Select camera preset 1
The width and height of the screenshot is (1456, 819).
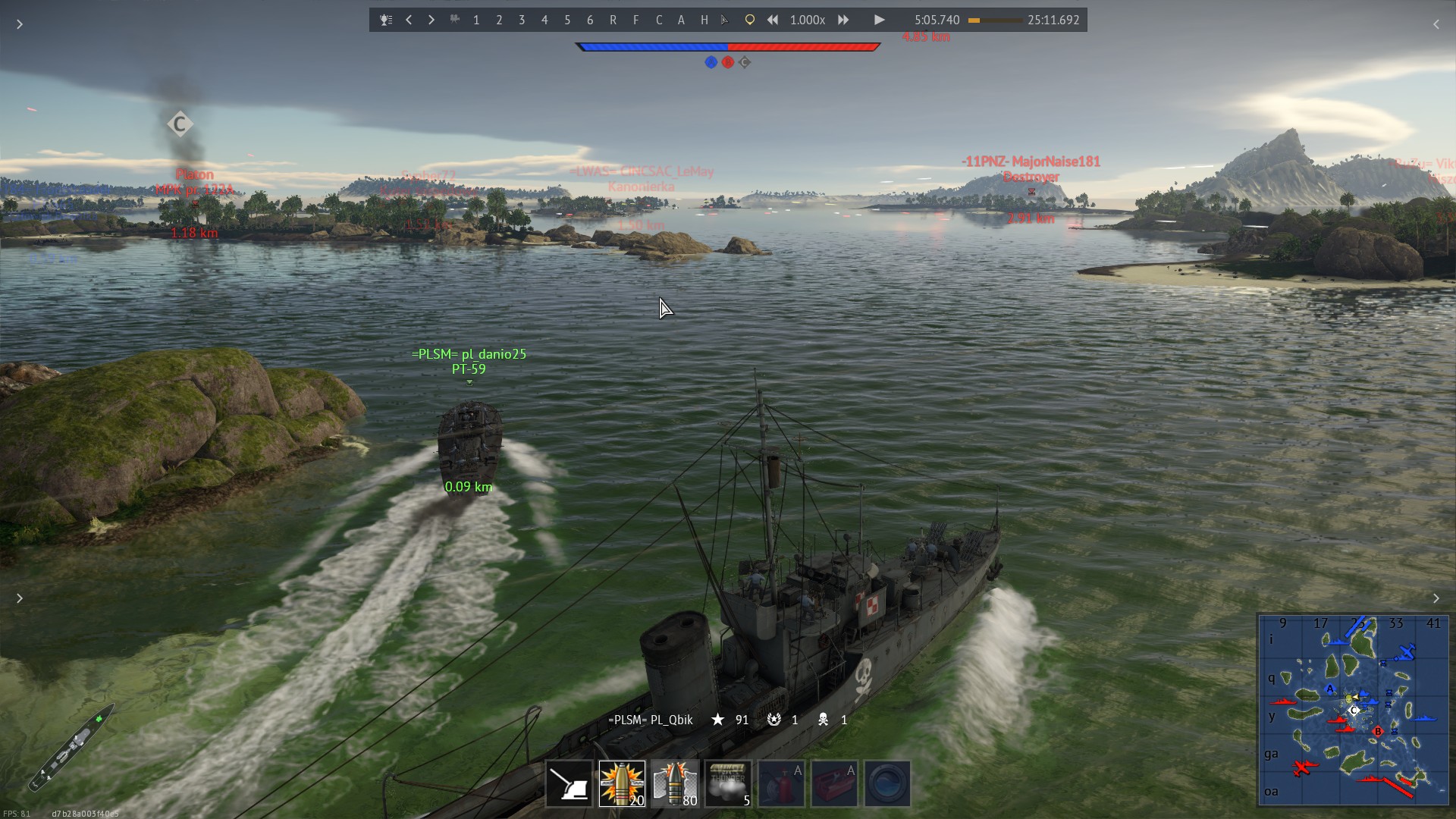click(476, 20)
